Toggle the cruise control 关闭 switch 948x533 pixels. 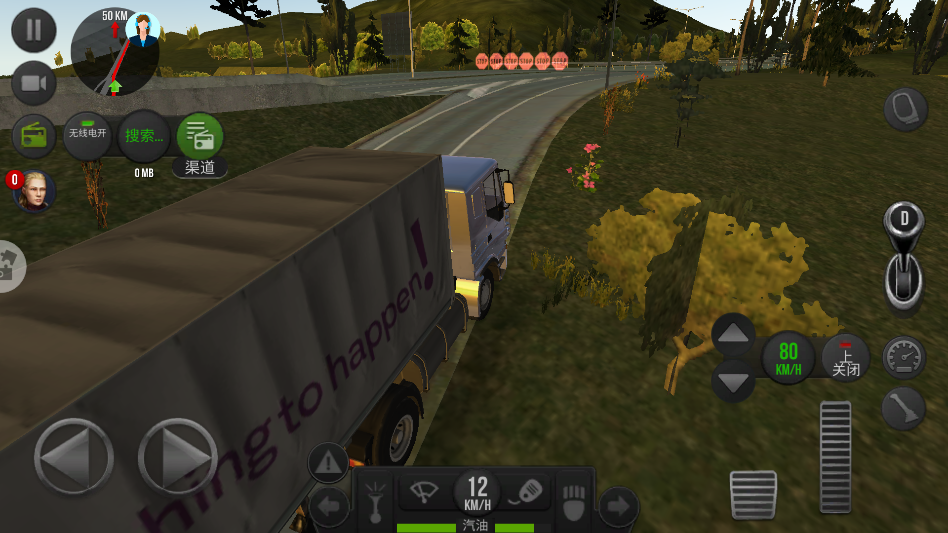tap(845, 357)
